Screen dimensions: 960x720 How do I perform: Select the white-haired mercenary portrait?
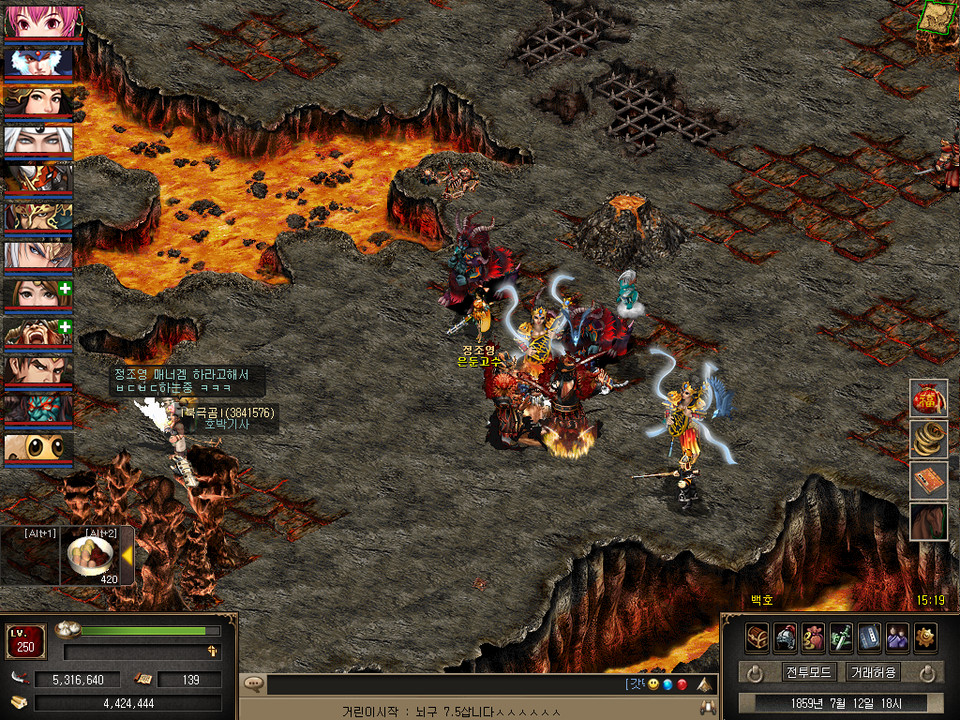point(38,142)
